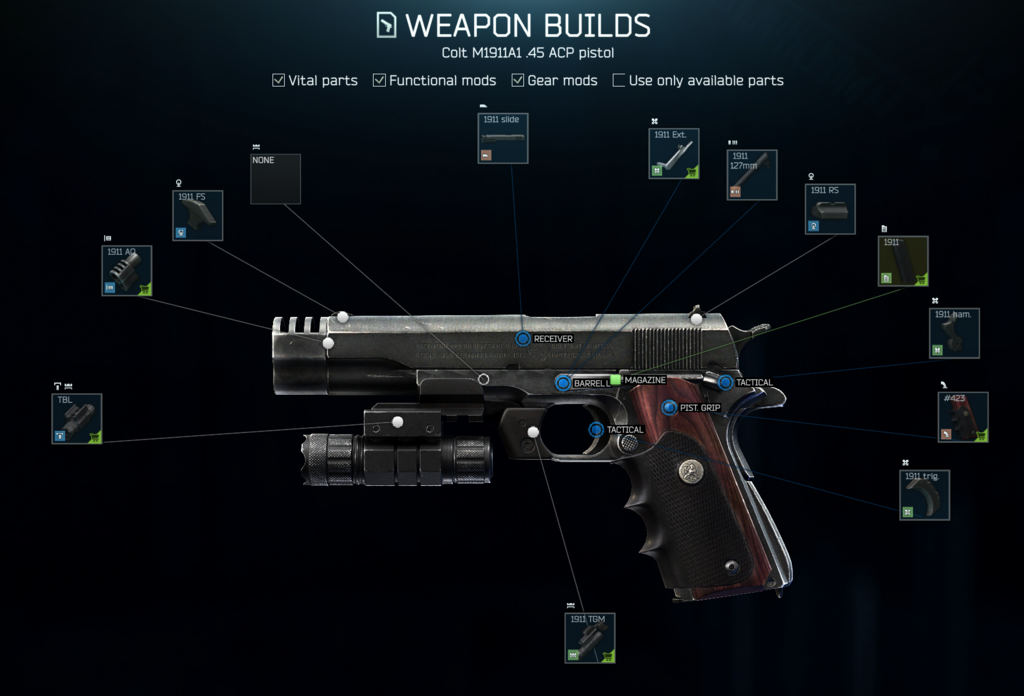Viewport: 1024px width, 696px height.
Task: Open the 1911 magazine slot
Action: pyautogui.click(x=903, y=261)
